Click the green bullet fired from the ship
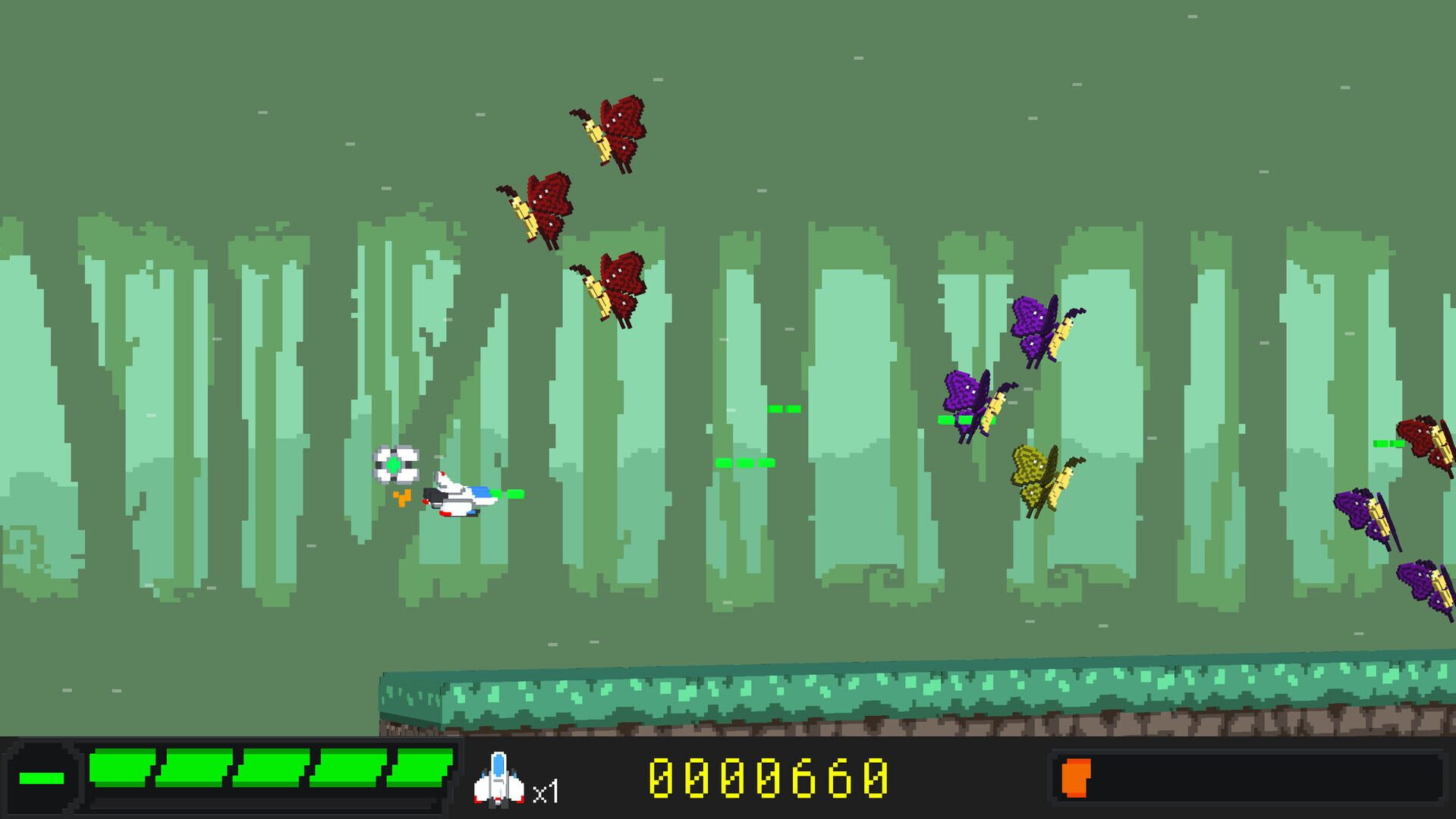The width and height of the screenshot is (1456, 819). pyautogui.click(x=512, y=493)
